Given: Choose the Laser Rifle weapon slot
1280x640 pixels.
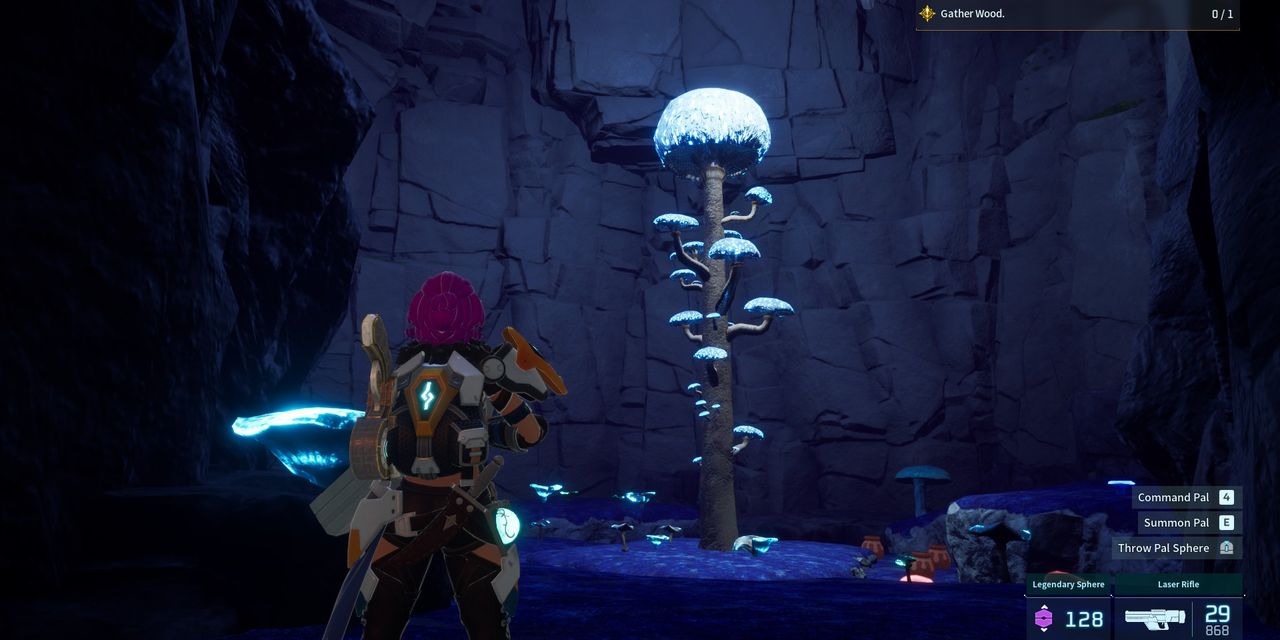Looking at the screenshot, I should (1178, 607).
